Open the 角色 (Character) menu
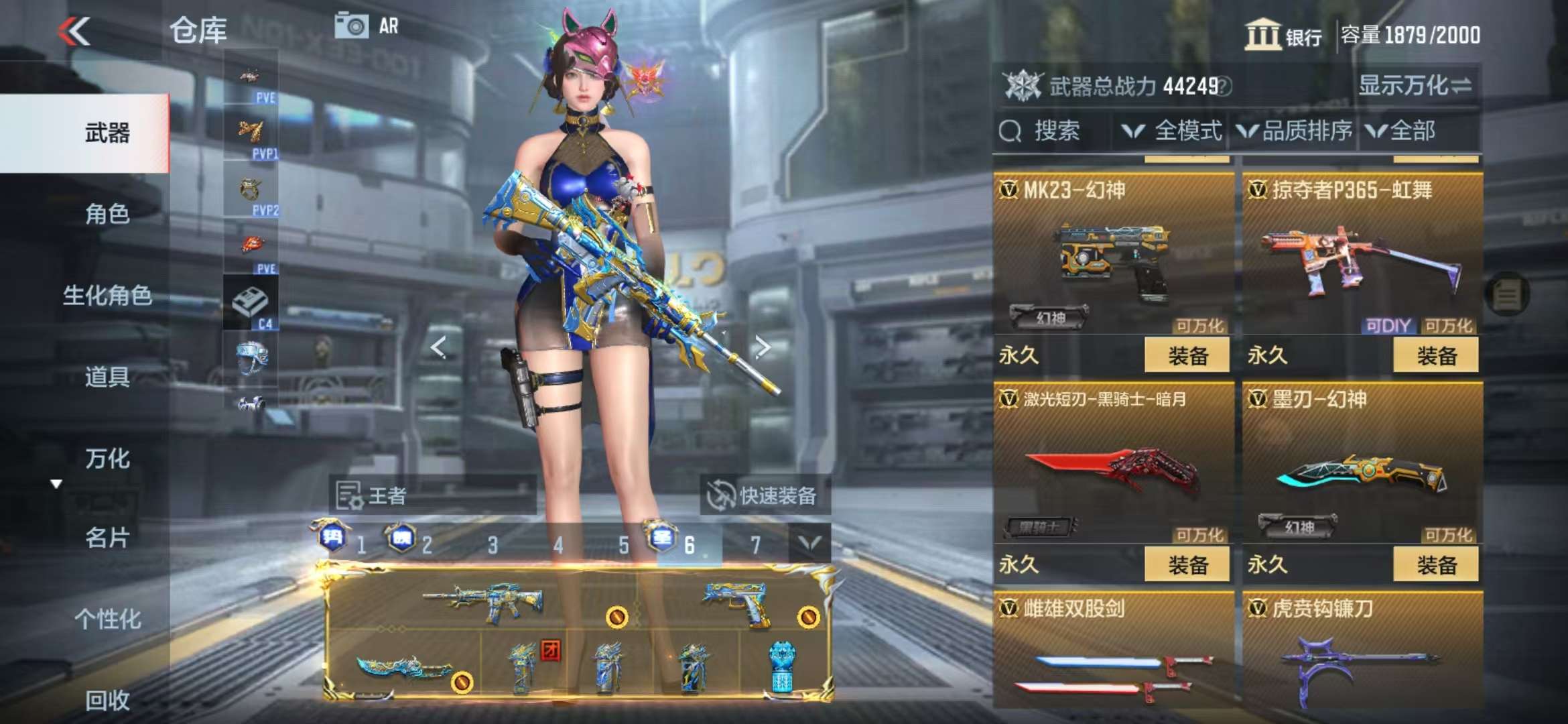Viewport: 1568px width, 724px height. (107, 215)
